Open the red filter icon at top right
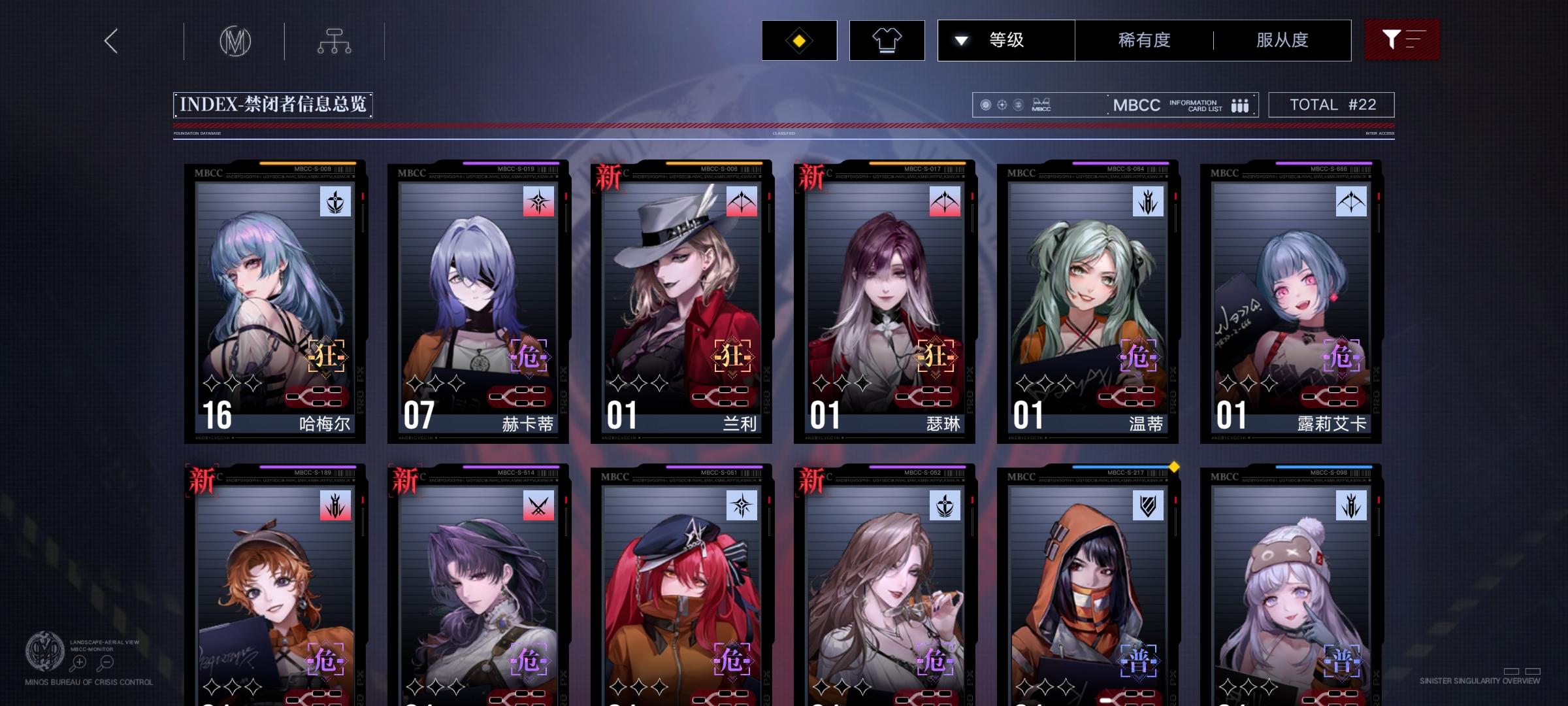This screenshot has height=706, width=1568. point(1402,39)
